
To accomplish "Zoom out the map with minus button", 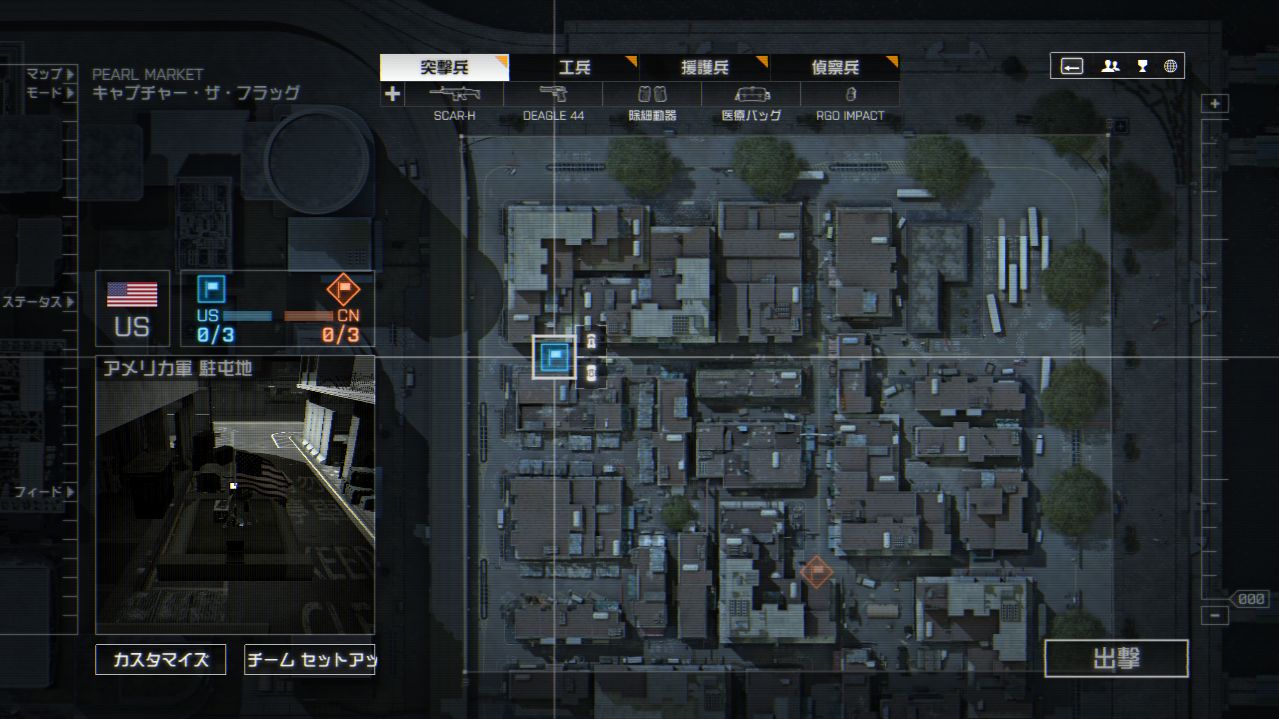I will 1215,616.
